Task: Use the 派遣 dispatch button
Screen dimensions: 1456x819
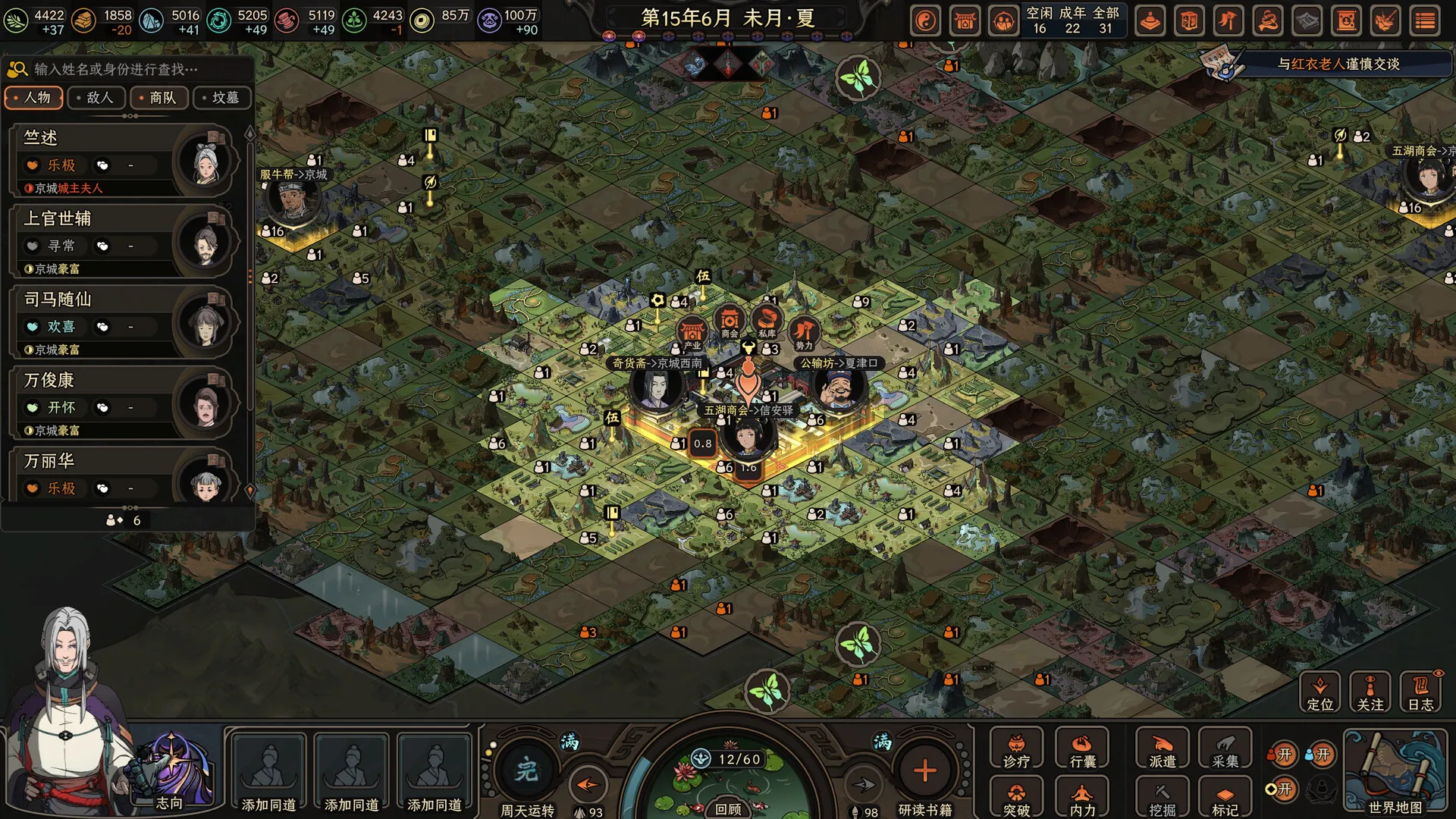Action: 1162,750
